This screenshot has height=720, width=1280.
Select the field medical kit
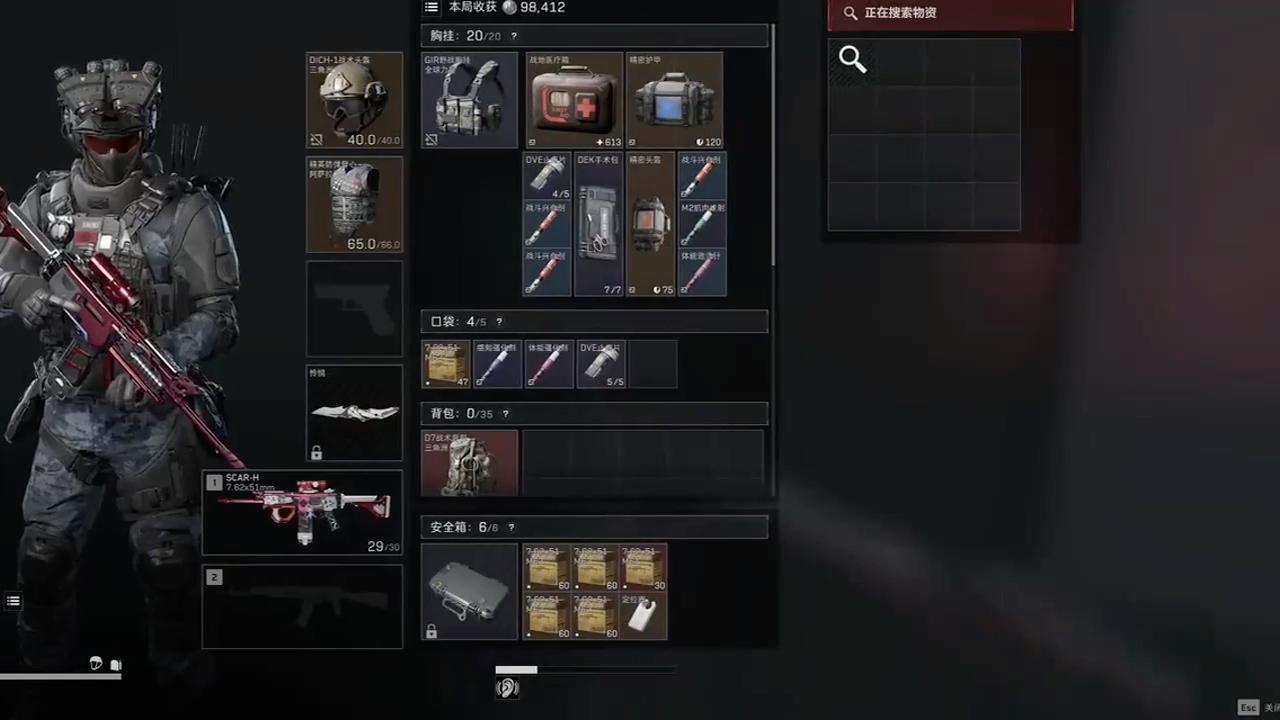tap(574, 100)
